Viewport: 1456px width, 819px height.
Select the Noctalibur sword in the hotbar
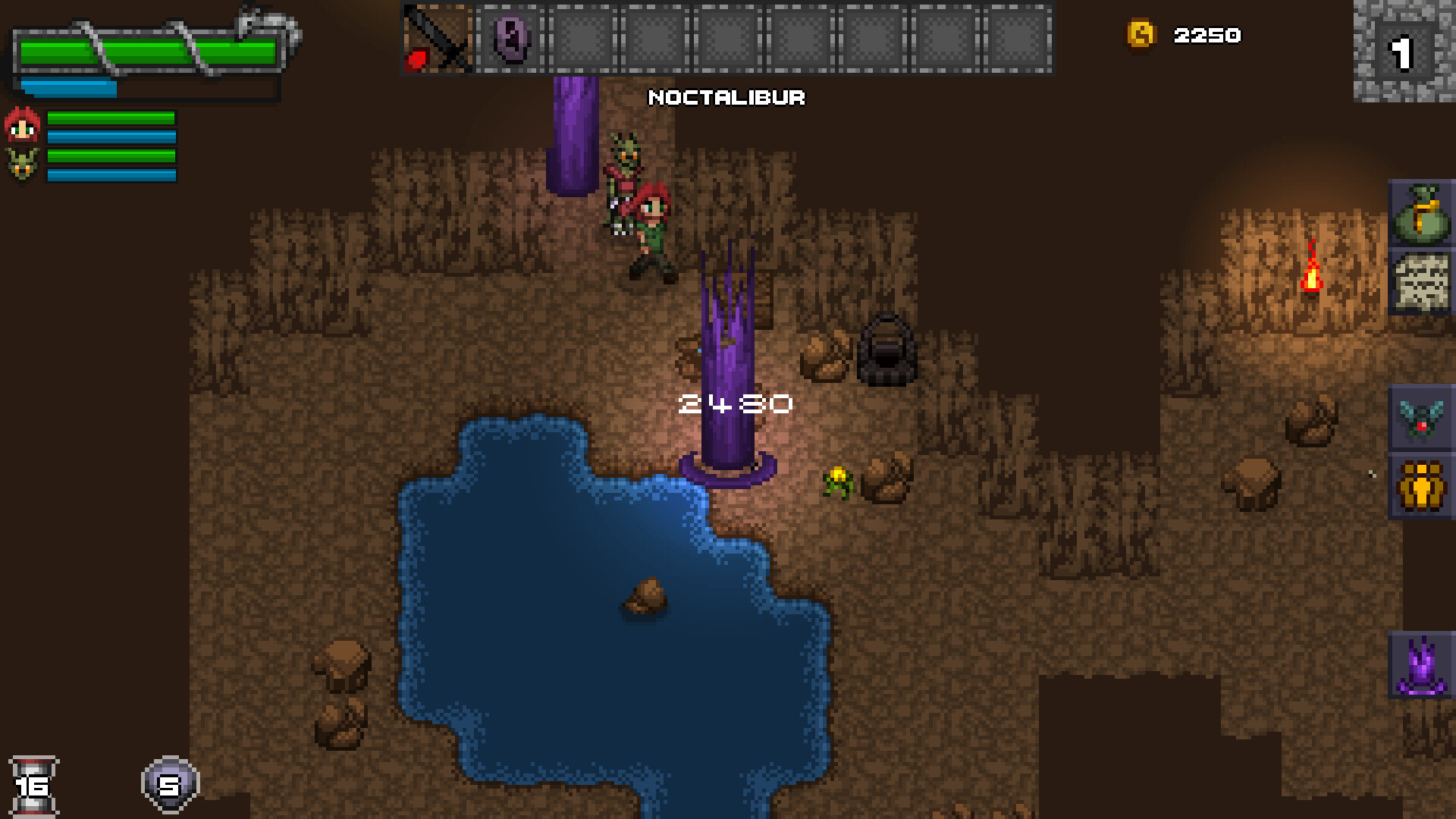pos(436,39)
